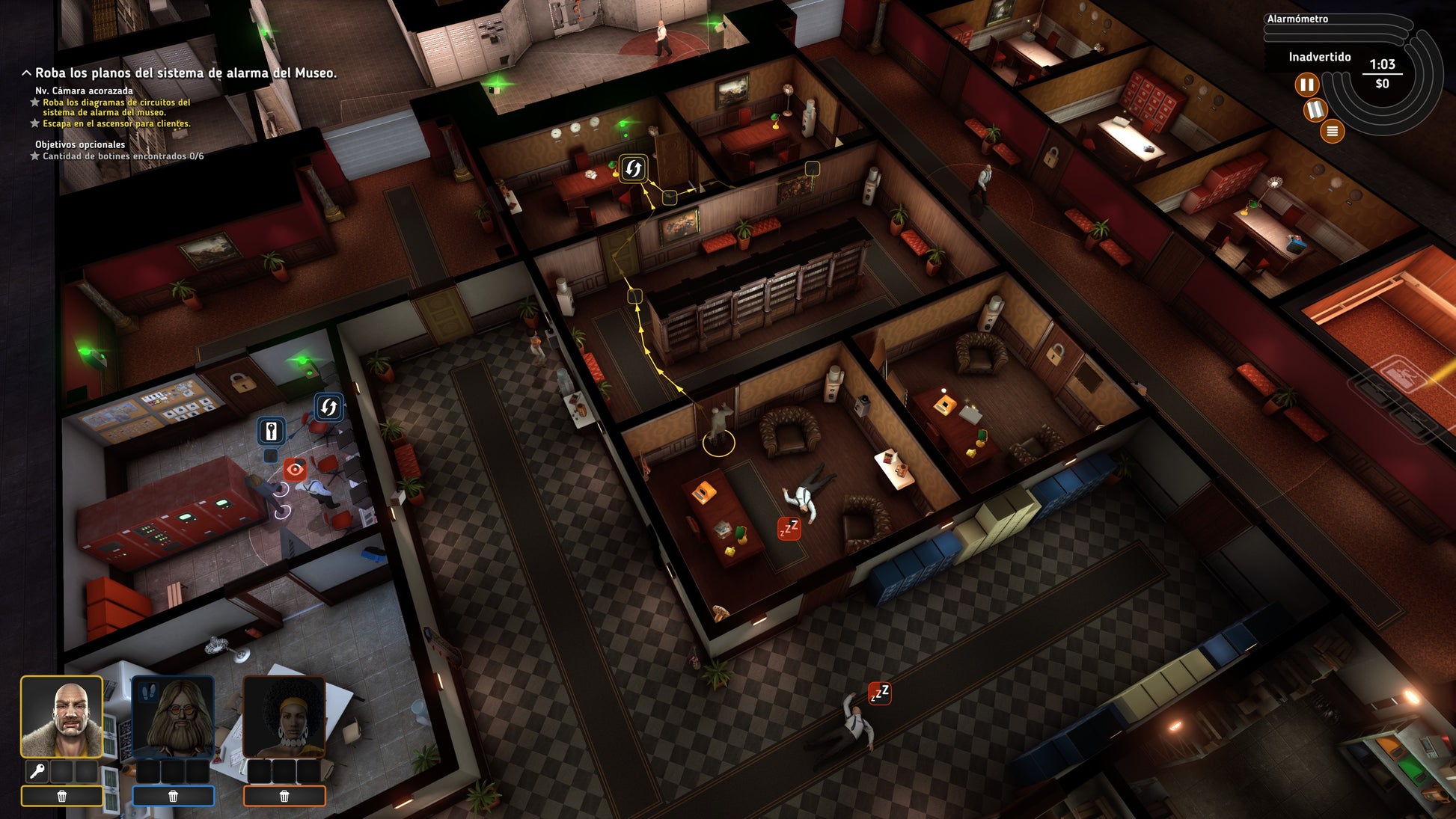Image resolution: width=1456 pixels, height=819 pixels.
Task: Open the folded map button
Action: coord(1315,110)
